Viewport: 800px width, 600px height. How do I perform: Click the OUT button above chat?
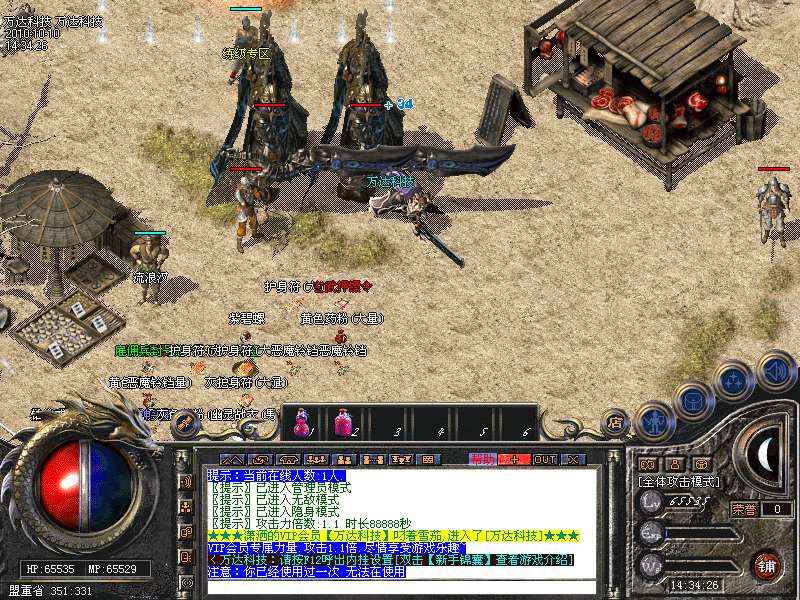pyautogui.click(x=544, y=459)
